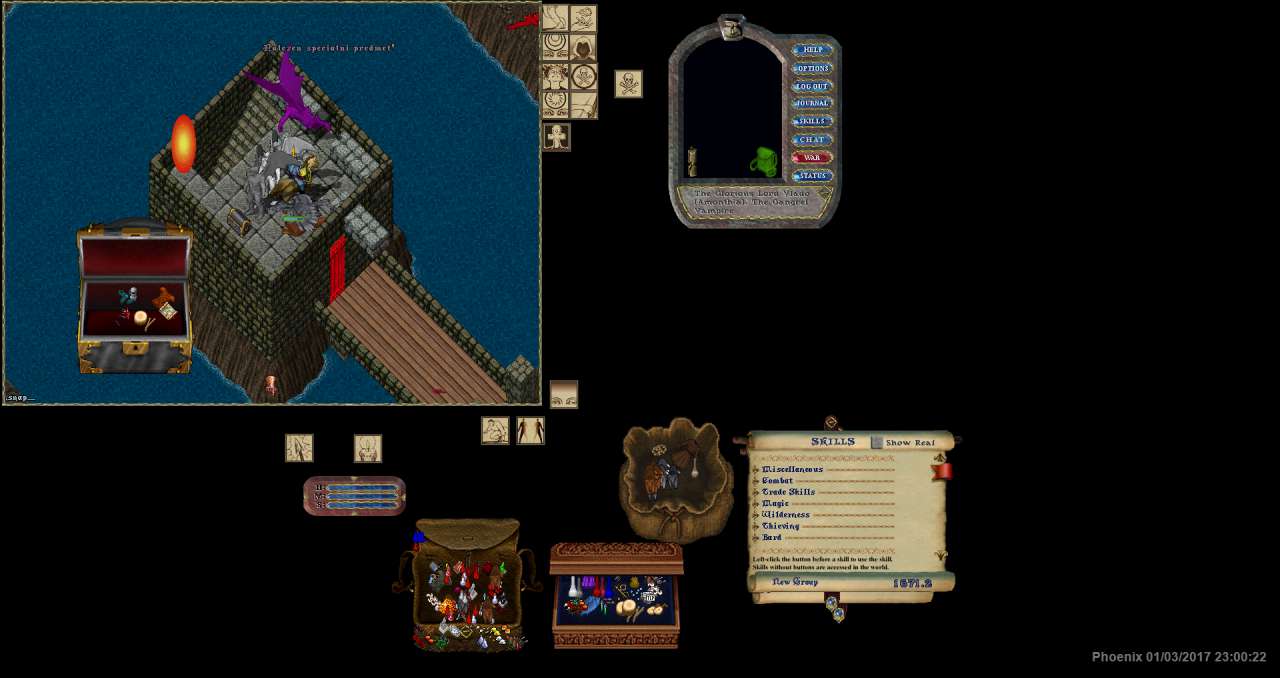Viewport: 1280px width, 678px height.
Task: Open the Options panel
Action: pos(812,68)
